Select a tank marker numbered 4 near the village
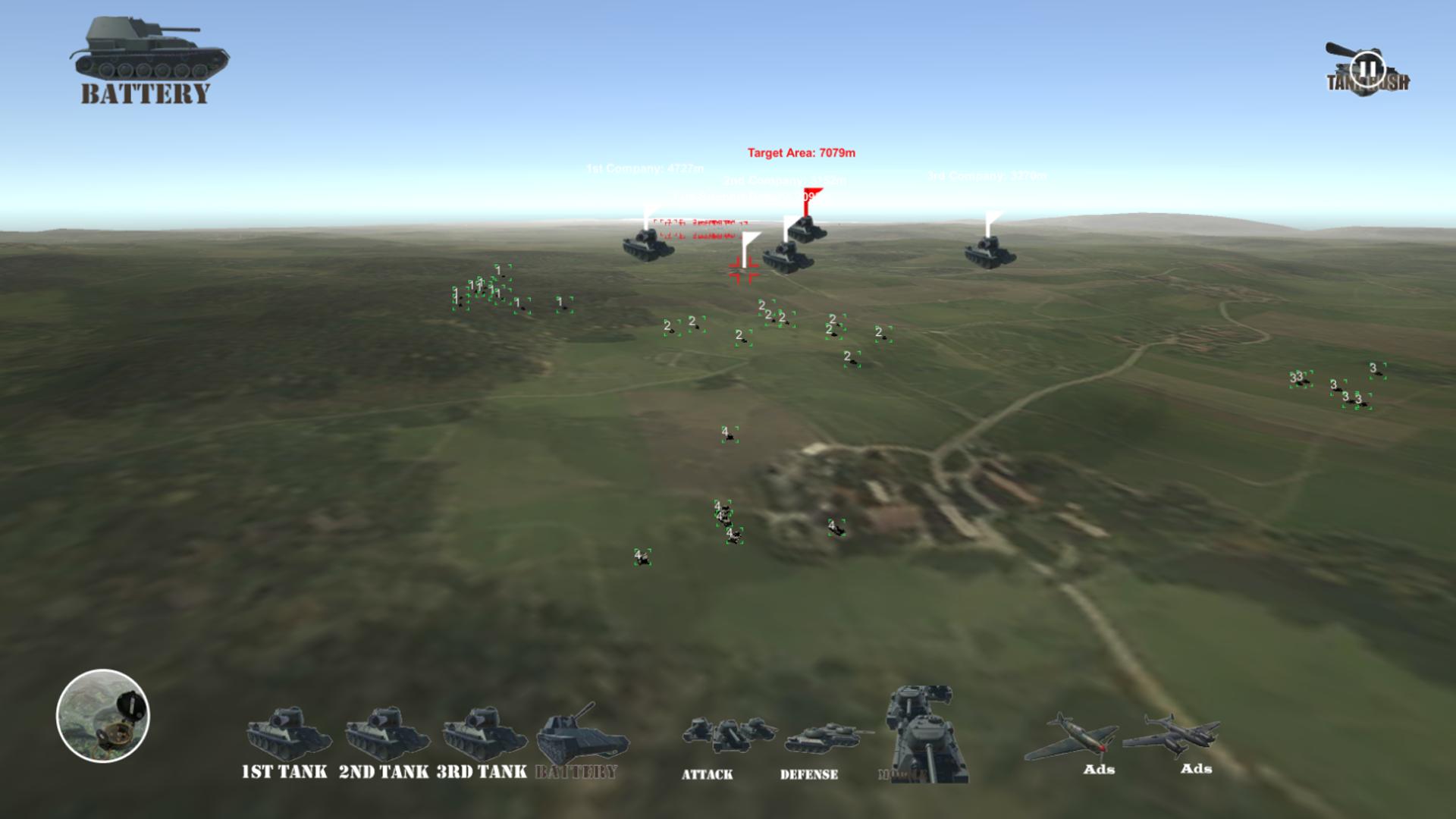 (836, 526)
